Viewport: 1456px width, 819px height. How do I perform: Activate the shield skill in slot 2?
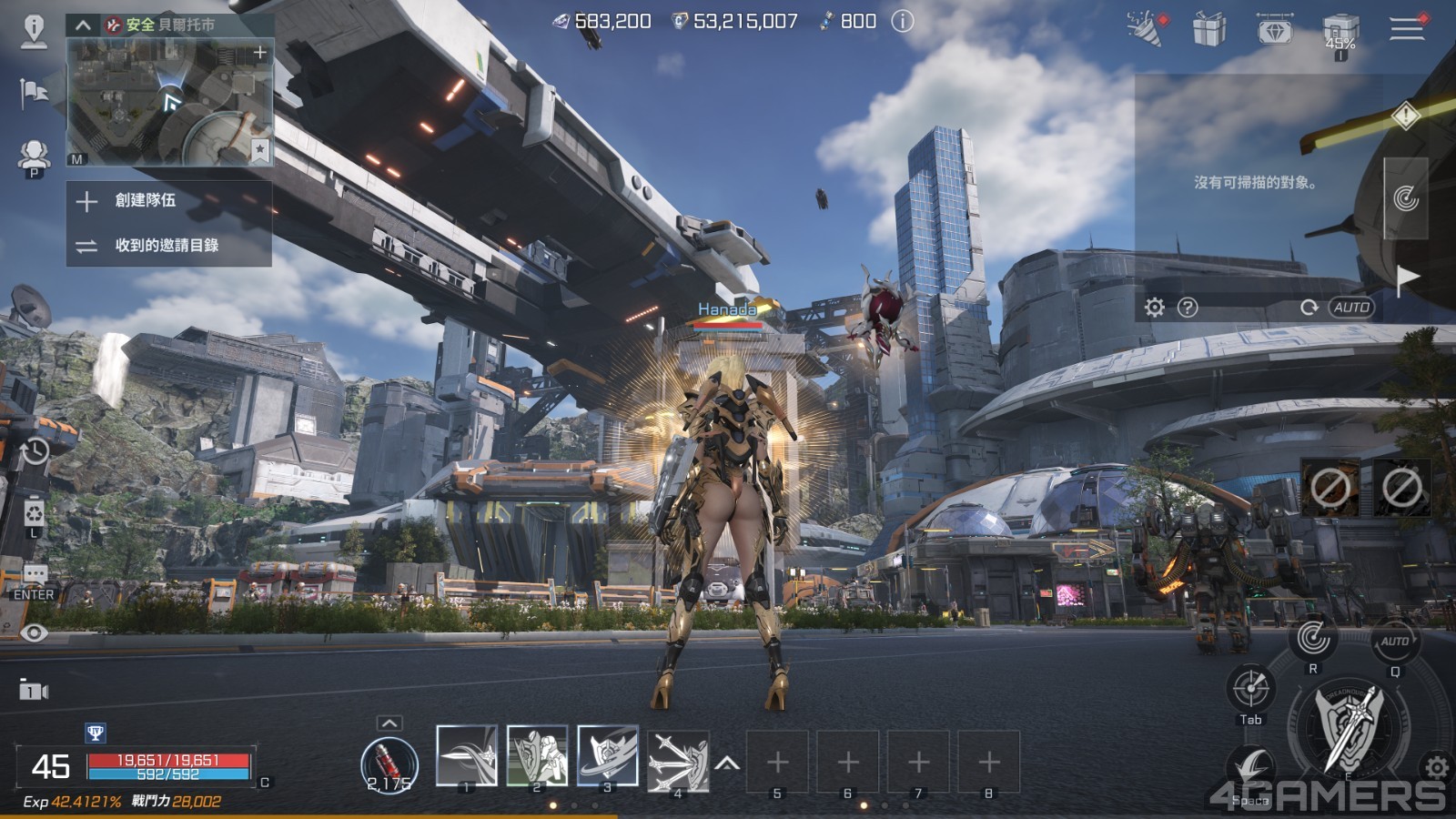coord(537,755)
